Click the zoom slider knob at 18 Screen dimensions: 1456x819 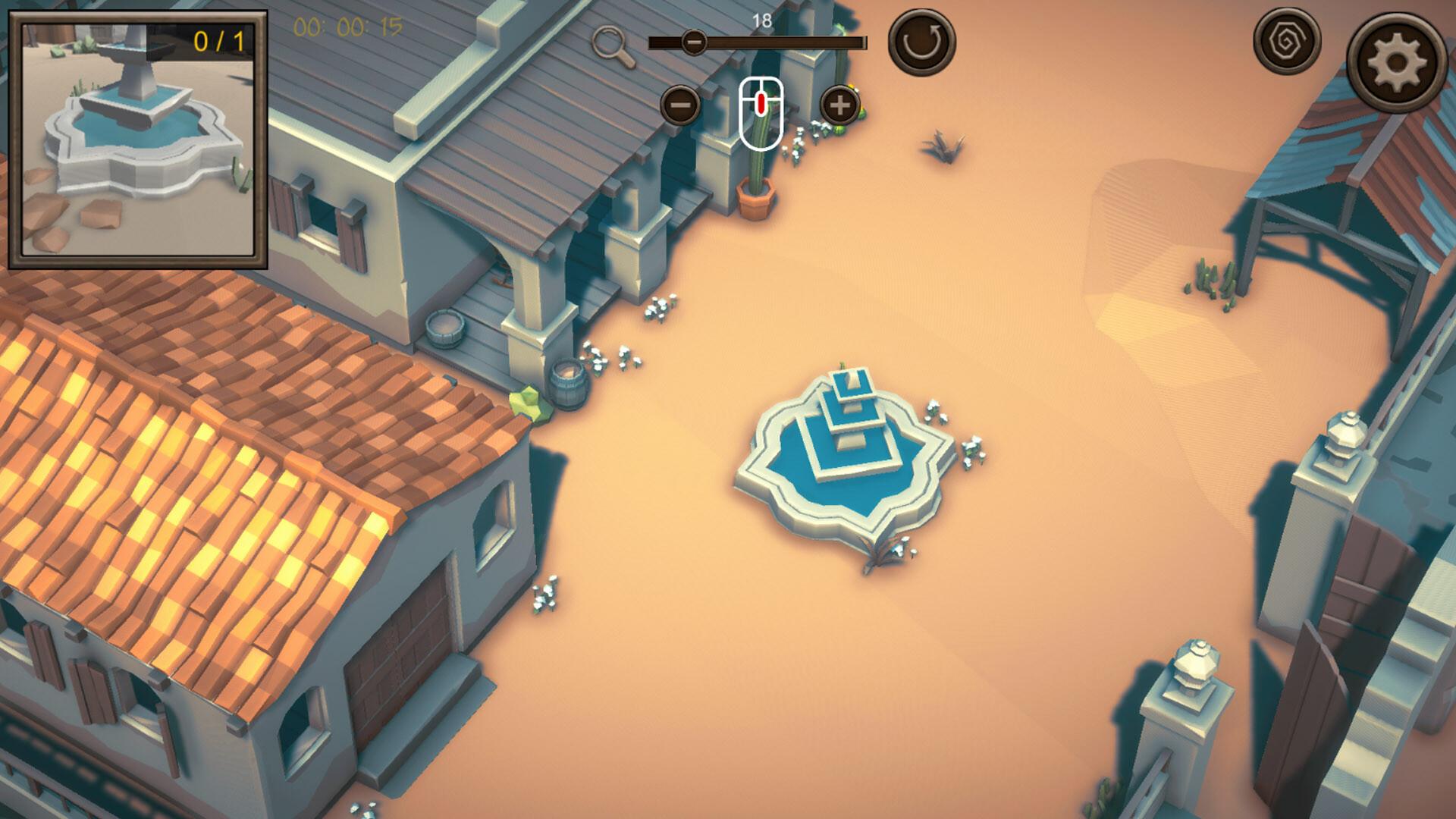[693, 42]
